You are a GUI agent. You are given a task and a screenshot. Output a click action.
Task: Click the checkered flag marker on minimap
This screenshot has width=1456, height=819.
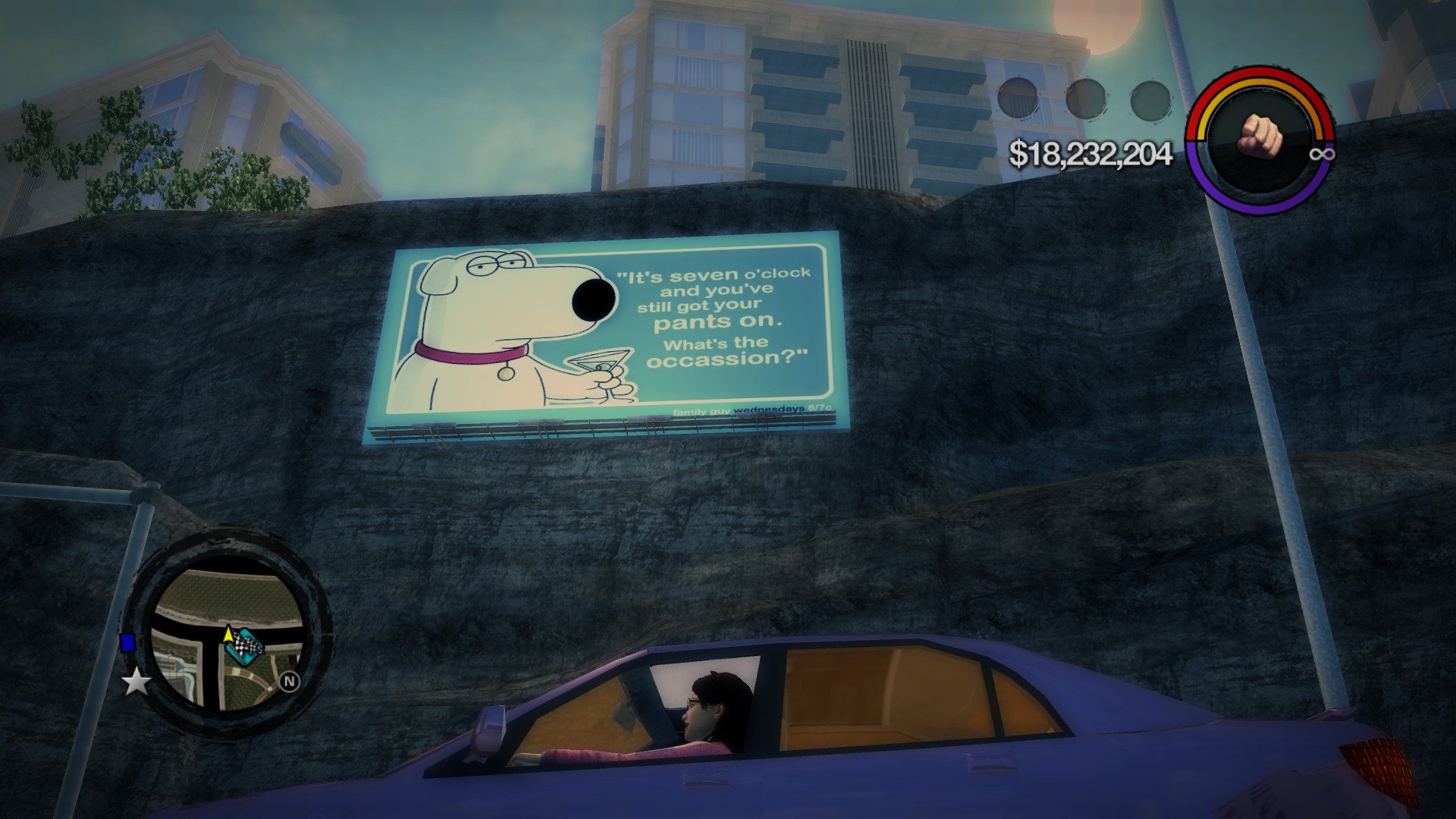(x=246, y=647)
